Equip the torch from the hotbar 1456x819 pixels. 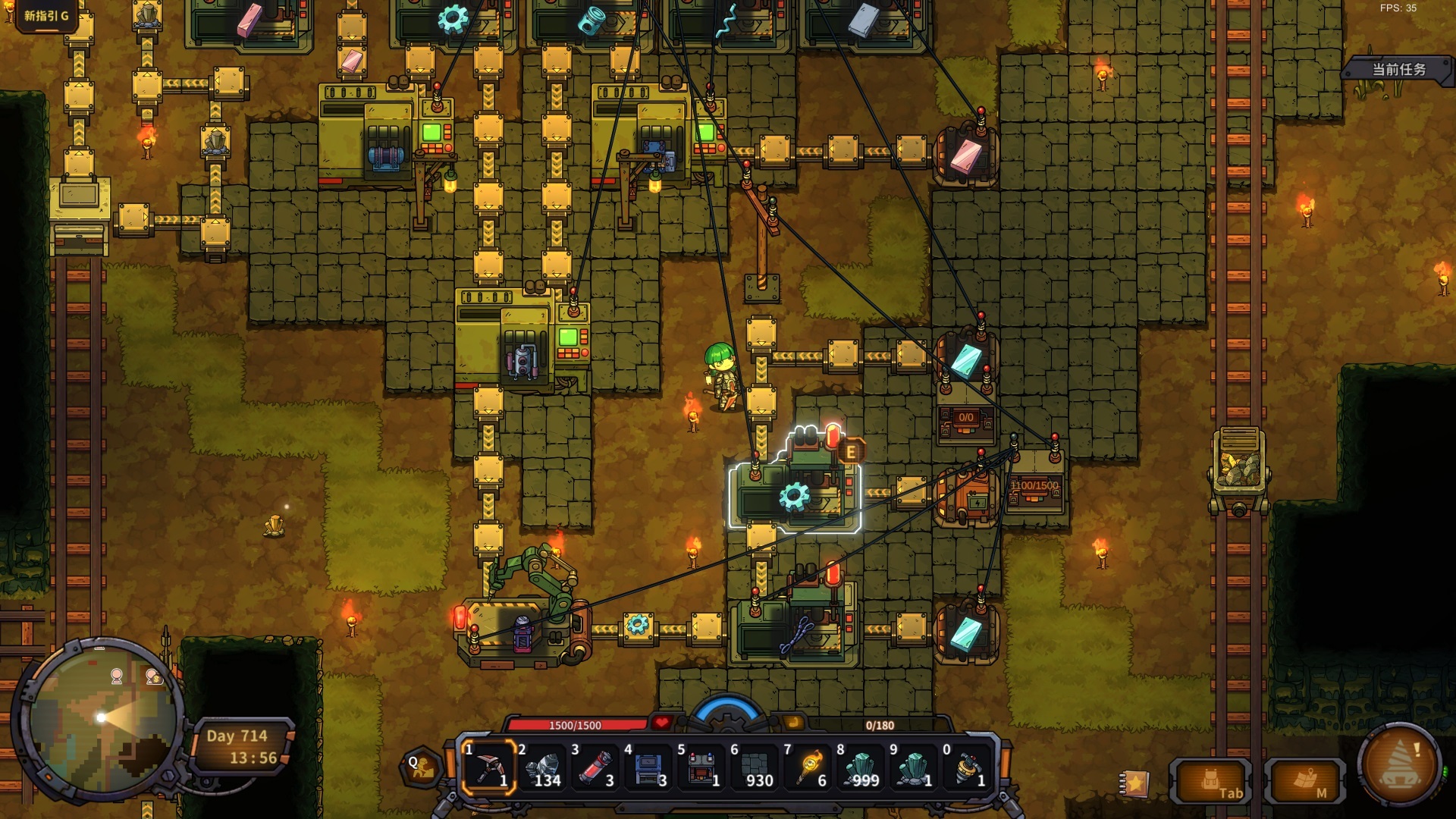pyautogui.click(x=808, y=767)
